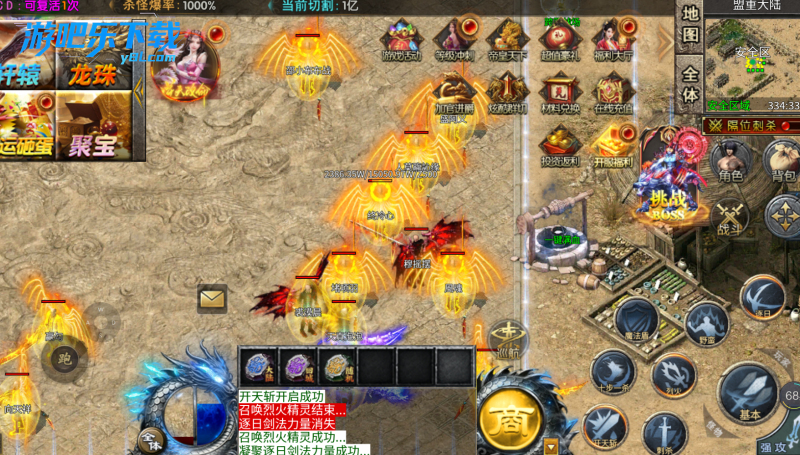Screen dimensions: 800x455
Task: Open the 福利大厅 welfare hall icon
Action: click(610, 41)
